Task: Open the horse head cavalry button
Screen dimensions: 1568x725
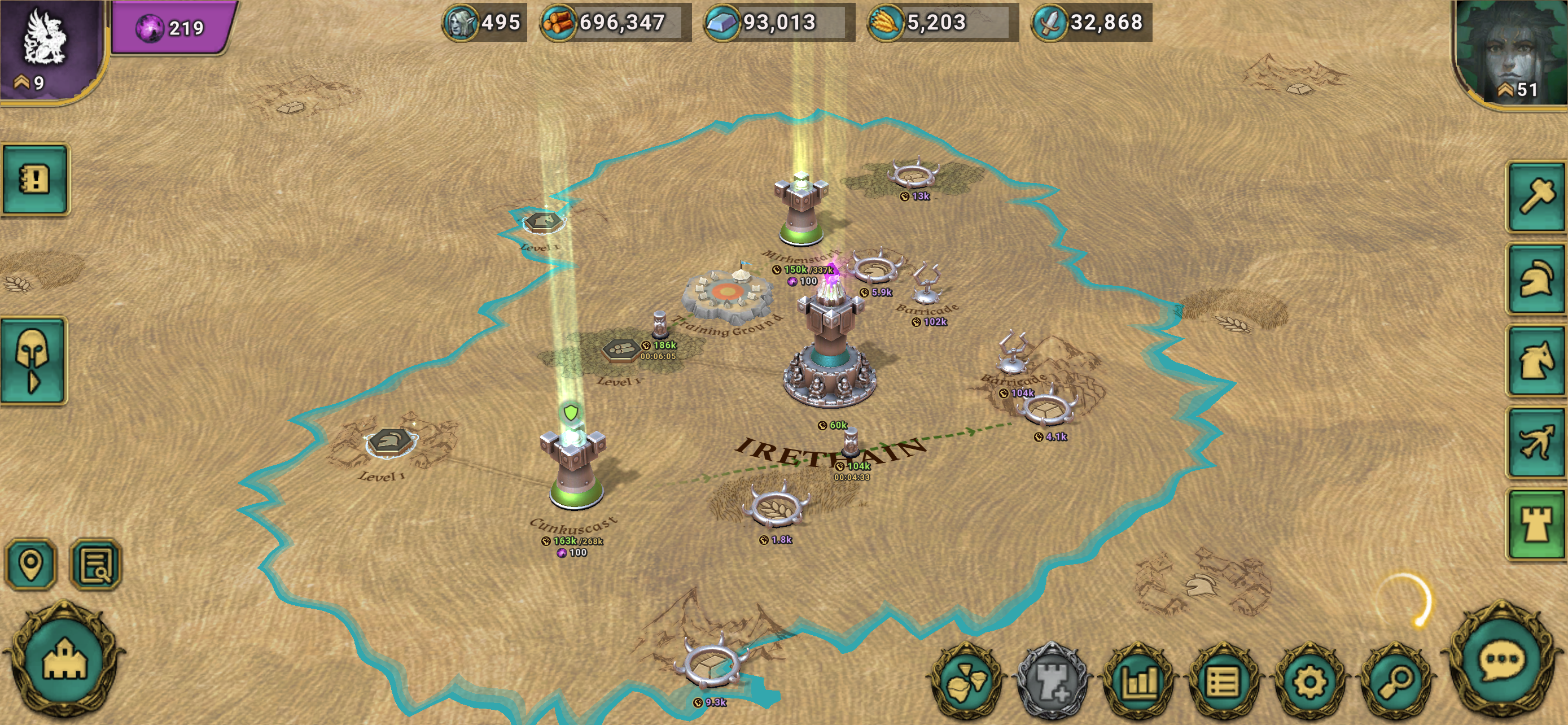Action: pos(1536,361)
